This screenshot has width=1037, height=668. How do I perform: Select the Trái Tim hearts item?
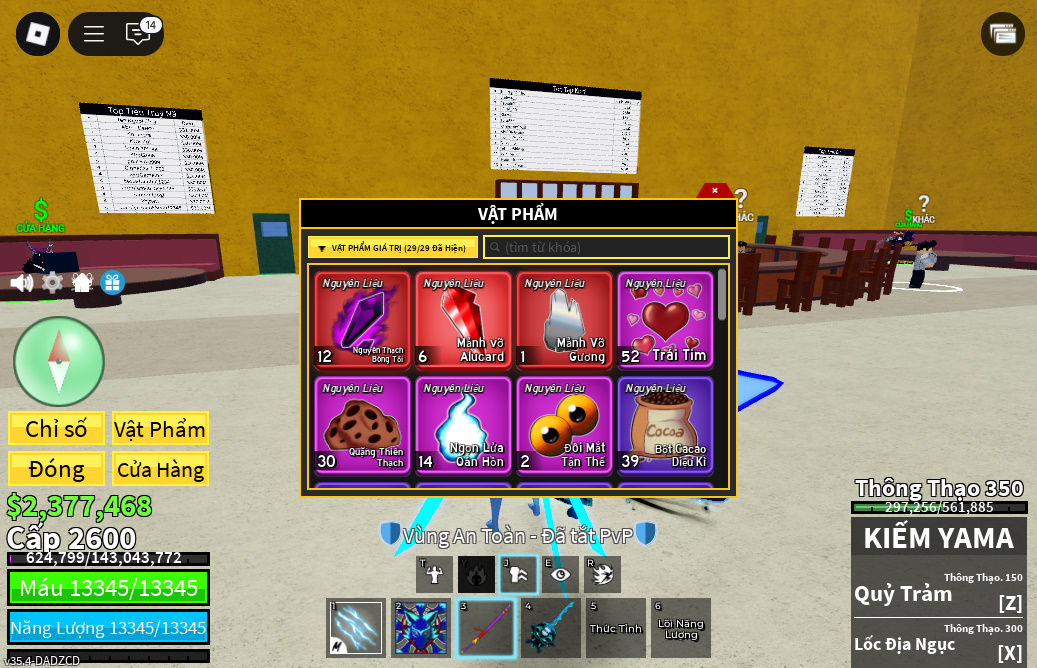pyautogui.click(x=665, y=320)
